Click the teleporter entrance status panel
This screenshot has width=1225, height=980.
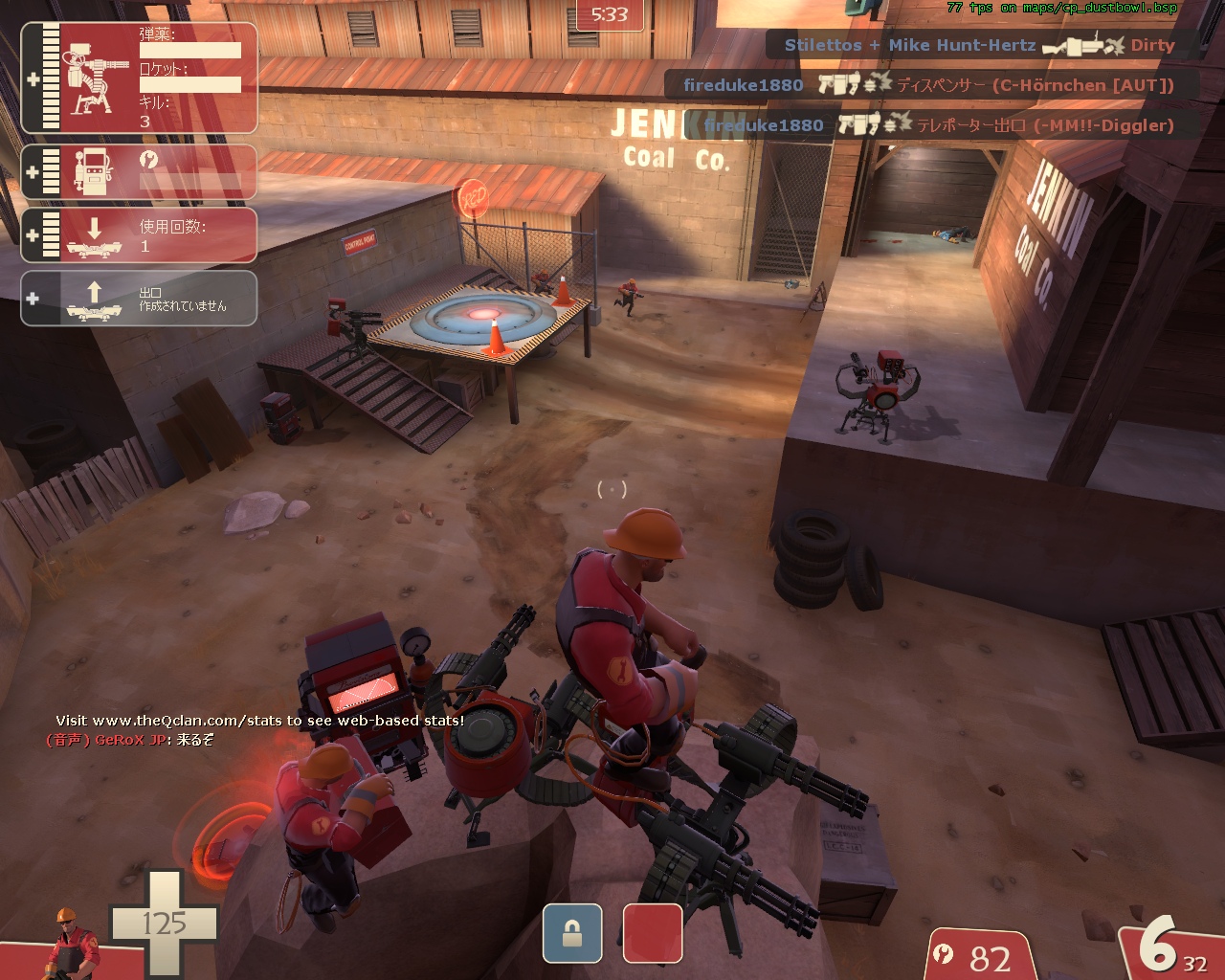[x=139, y=235]
